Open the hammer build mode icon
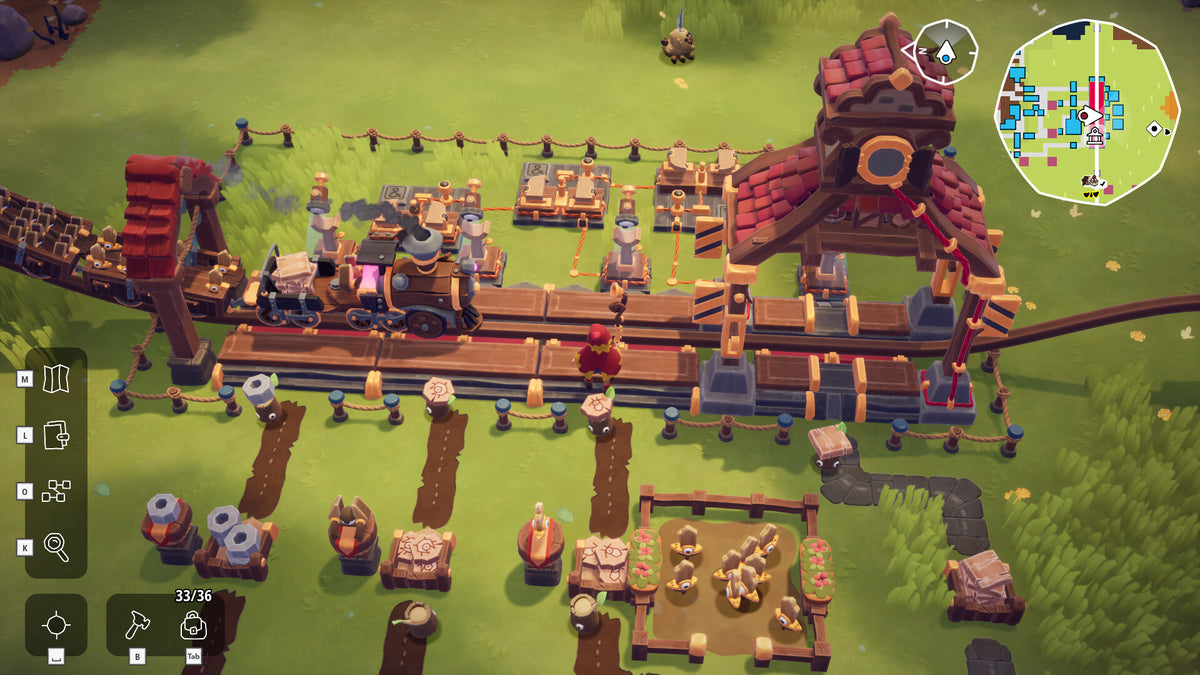Viewport: 1200px width, 675px height. 137,626
